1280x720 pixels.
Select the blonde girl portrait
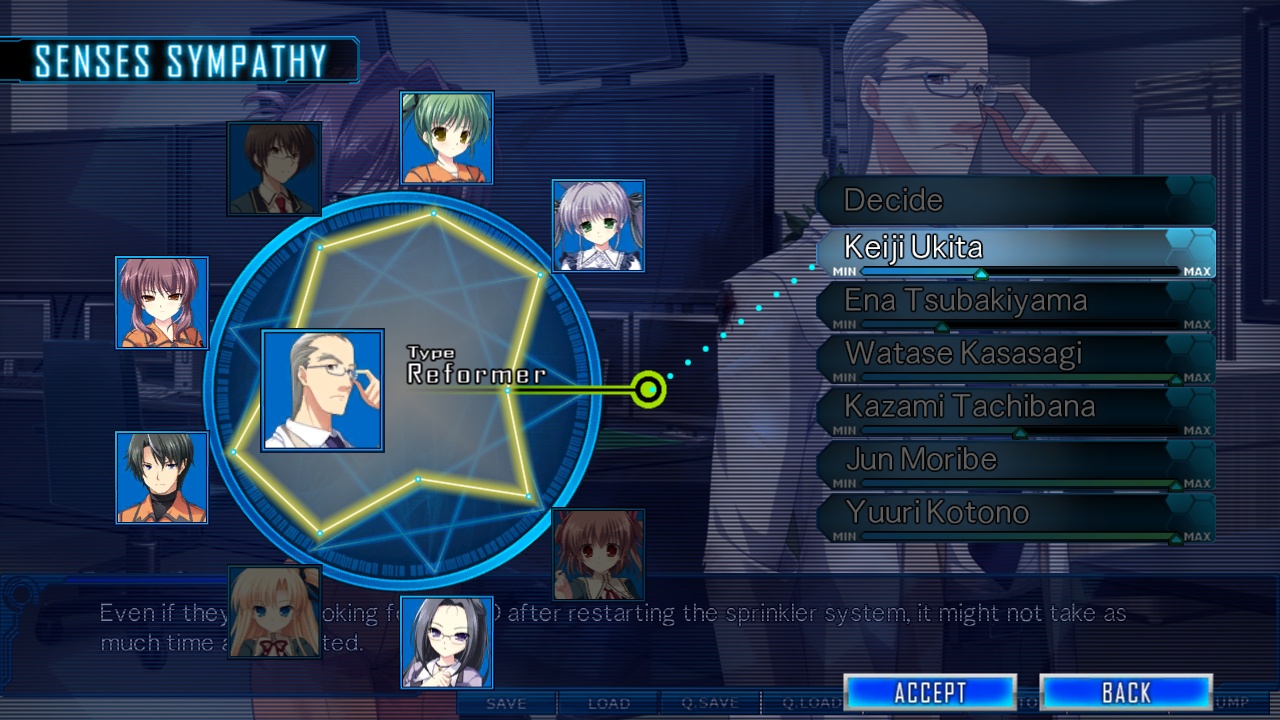click(x=274, y=612)
